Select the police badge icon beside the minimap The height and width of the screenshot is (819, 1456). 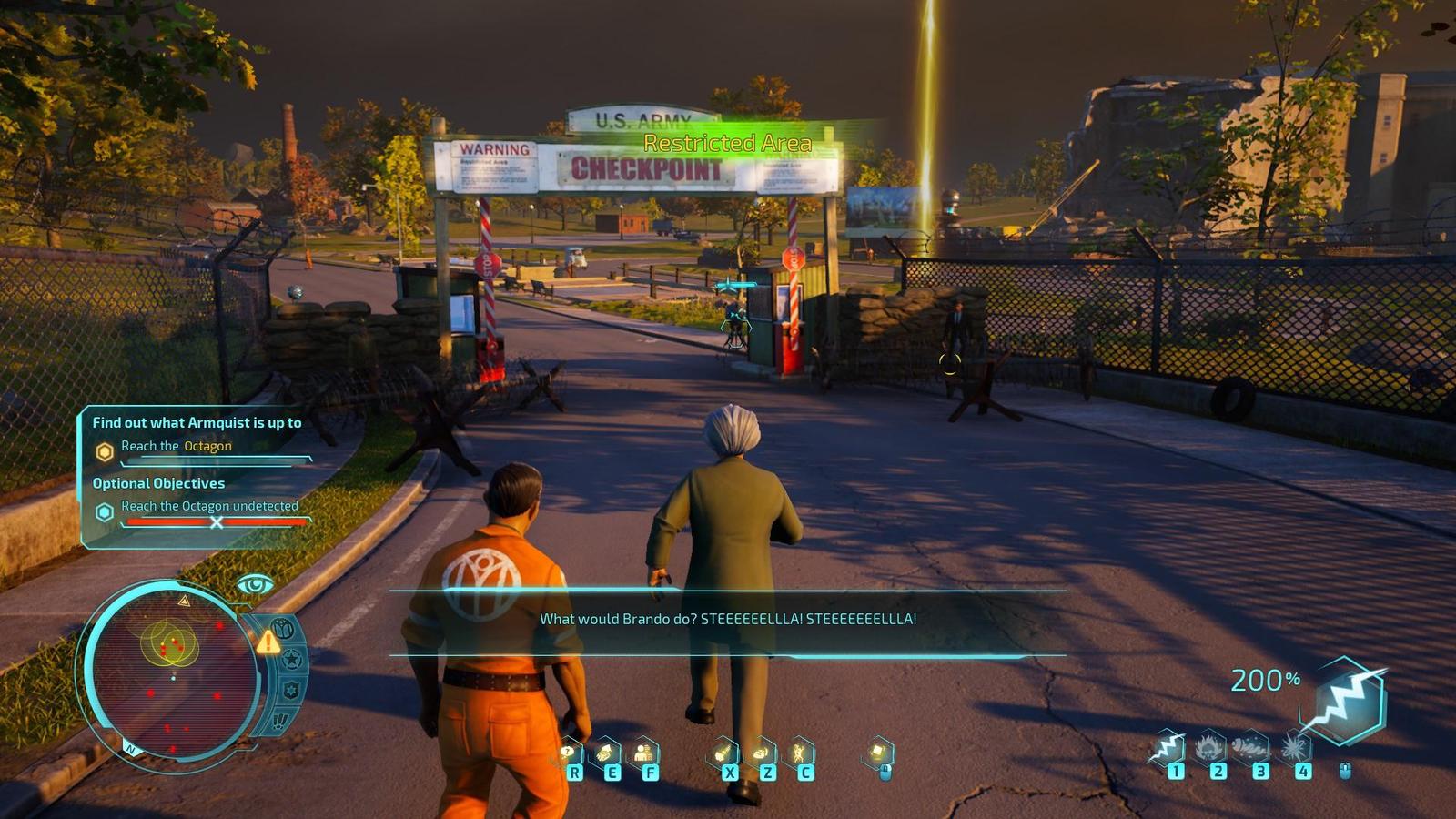tap(291, 691)
